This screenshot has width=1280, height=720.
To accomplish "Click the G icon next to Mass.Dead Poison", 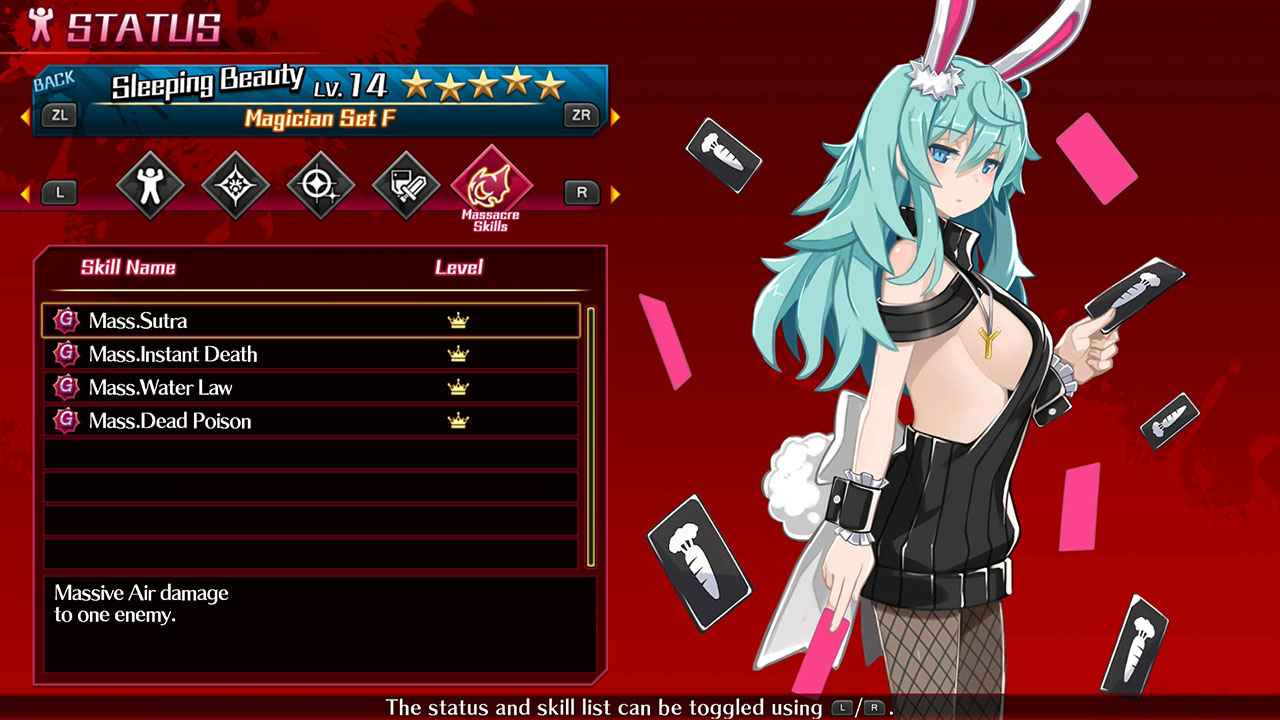I will point(64,421).
